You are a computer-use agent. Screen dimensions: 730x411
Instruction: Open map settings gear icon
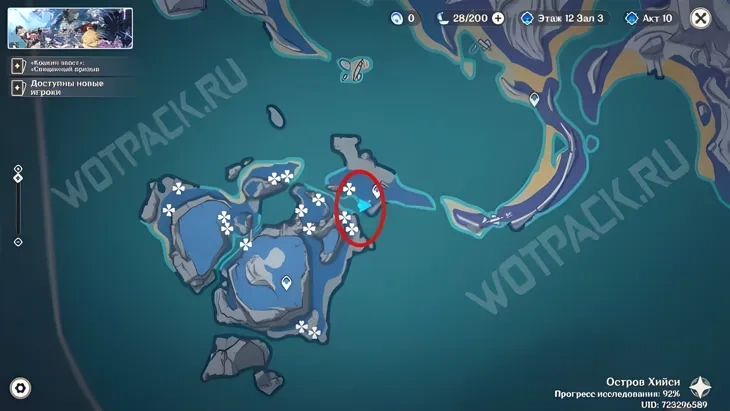click(19, 388)
